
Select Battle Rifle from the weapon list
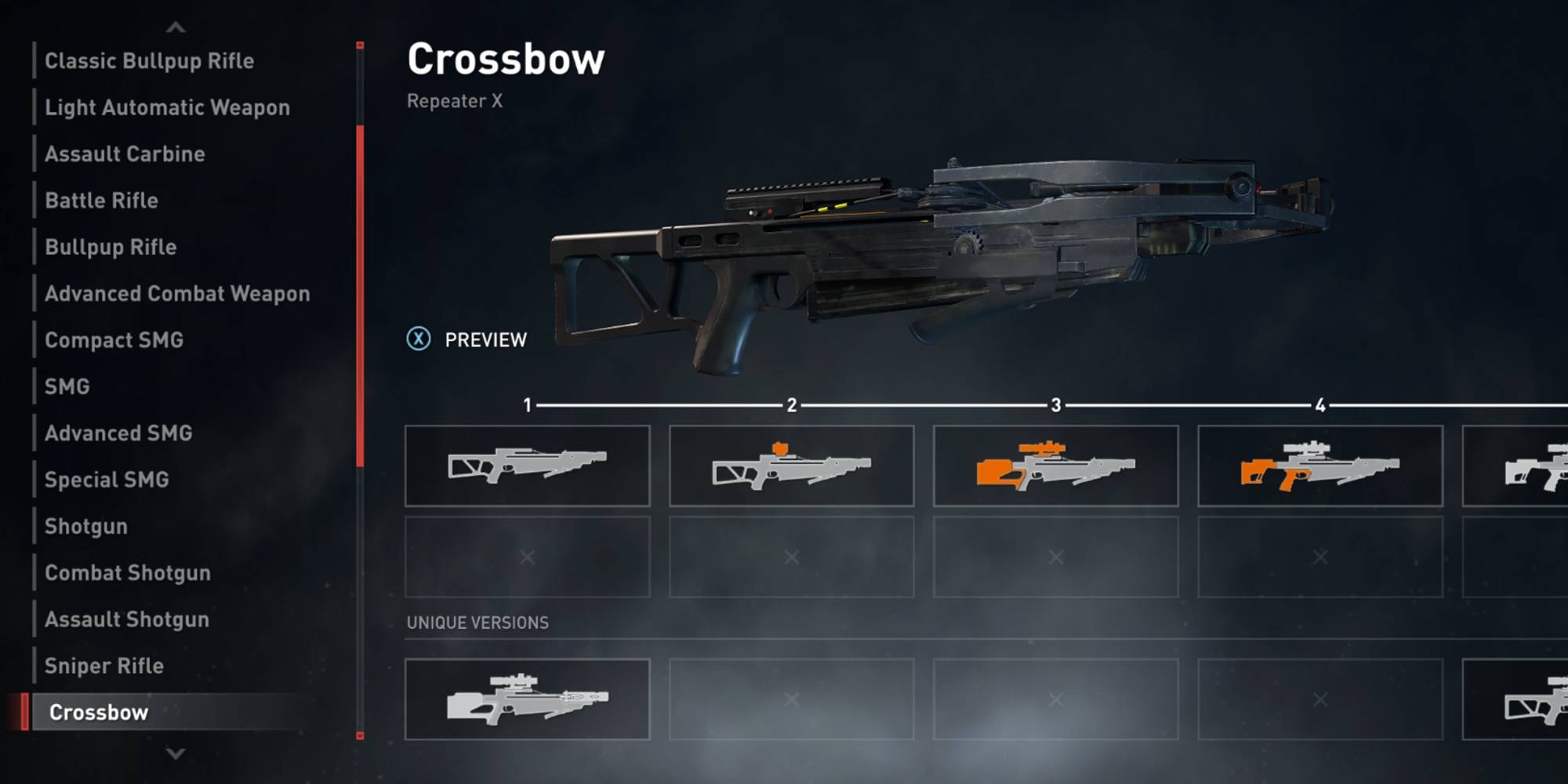[100, 201]
